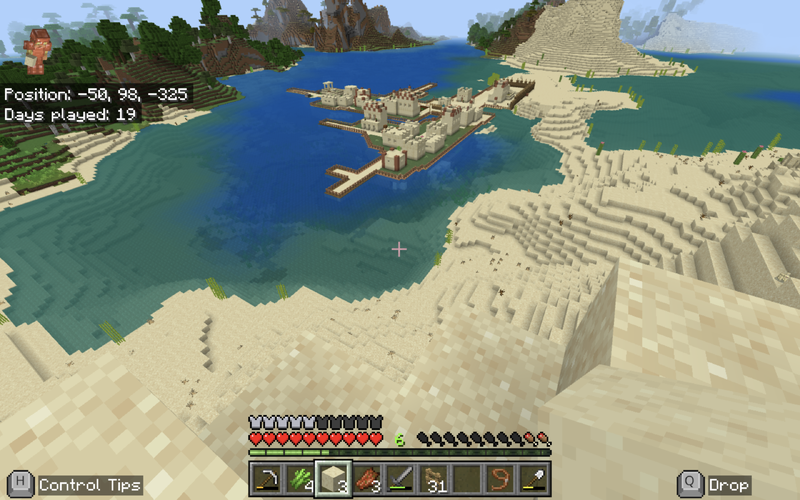Select the pickaxe hotbar slot
This screenshot has width=800, height=500.
pyautogui.click(x=265, y=479)
